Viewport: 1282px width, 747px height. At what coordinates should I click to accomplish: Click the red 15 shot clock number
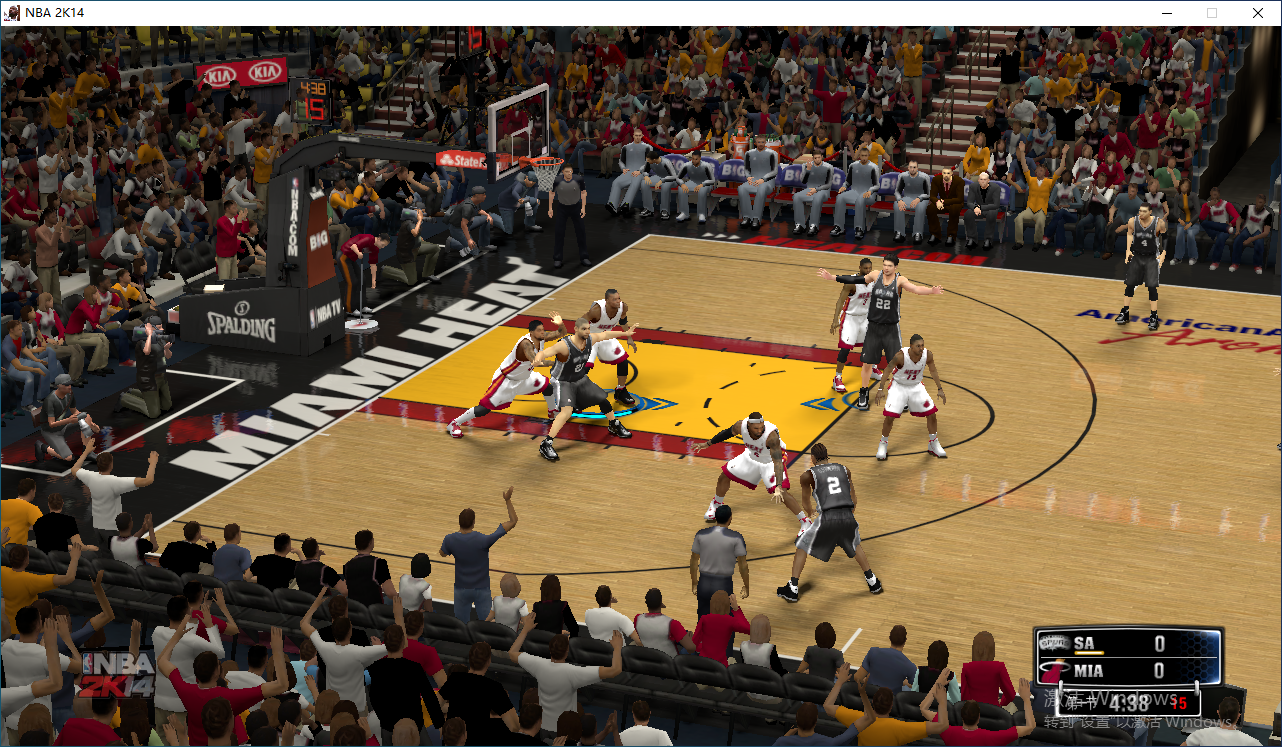(1179, 703)
